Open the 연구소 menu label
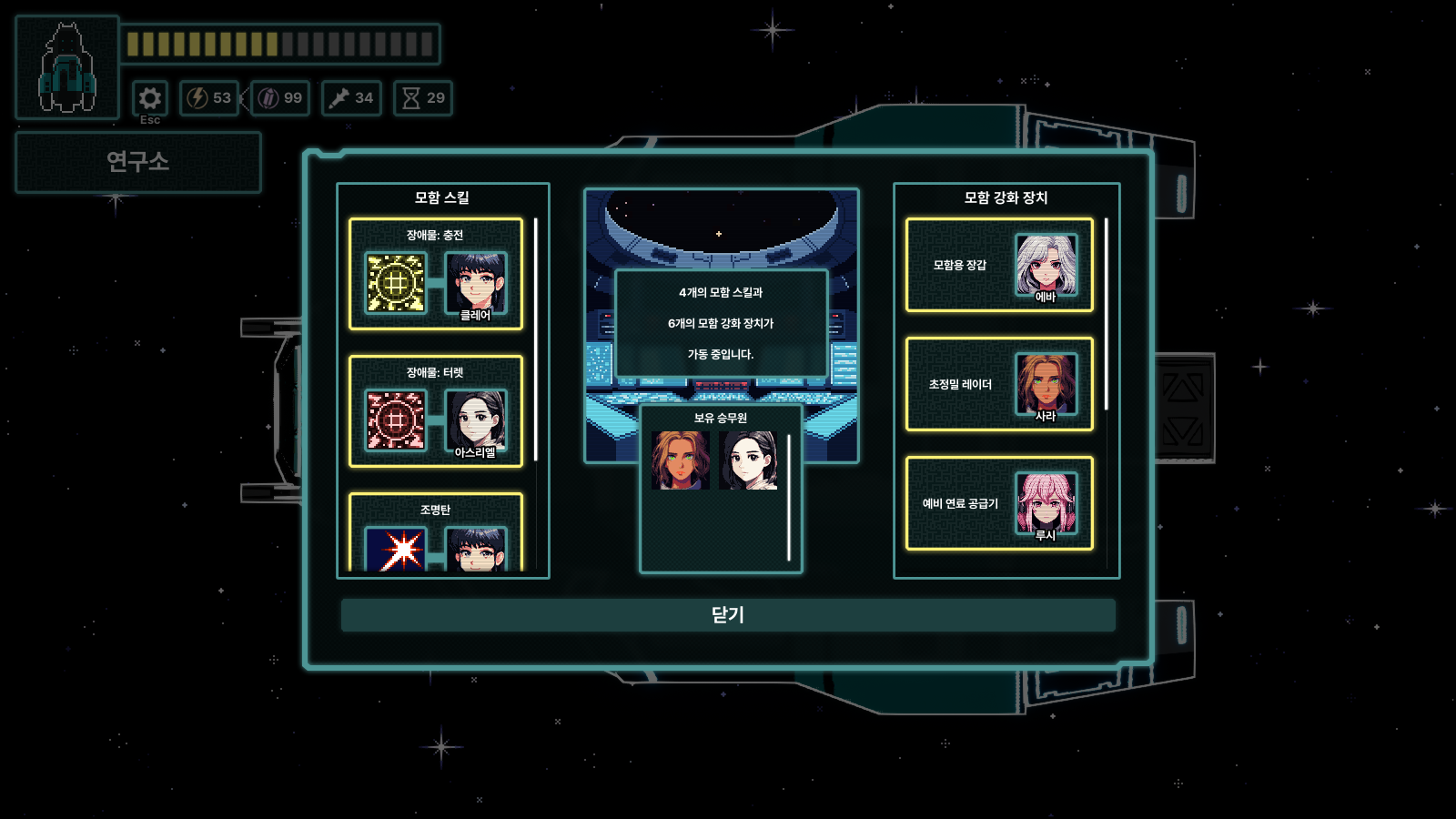This screenshot has width=1456, height=819. click(x=138, y=162)
